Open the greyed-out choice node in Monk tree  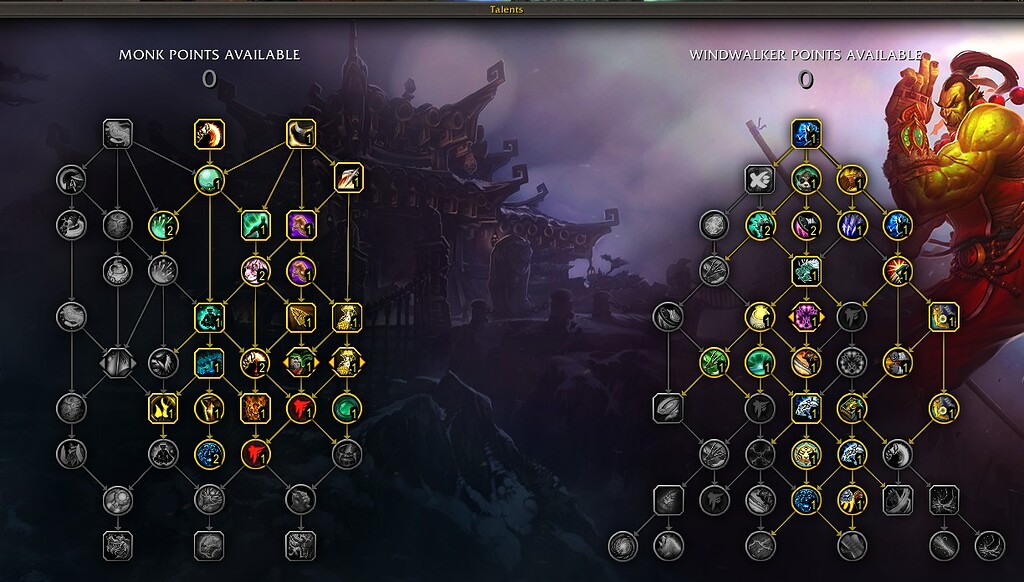[117, 362]
